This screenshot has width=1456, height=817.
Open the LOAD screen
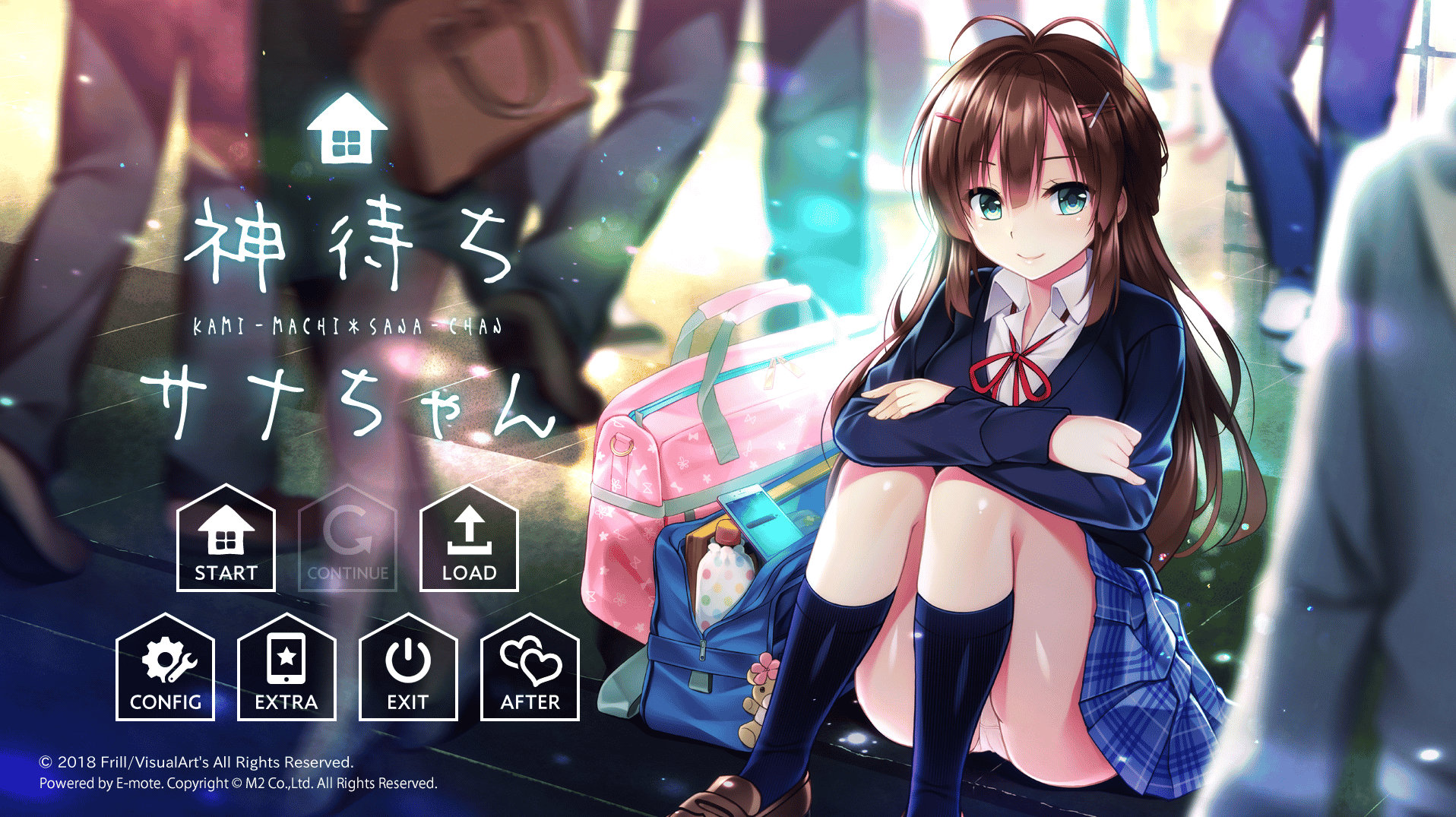coord(468,543)
